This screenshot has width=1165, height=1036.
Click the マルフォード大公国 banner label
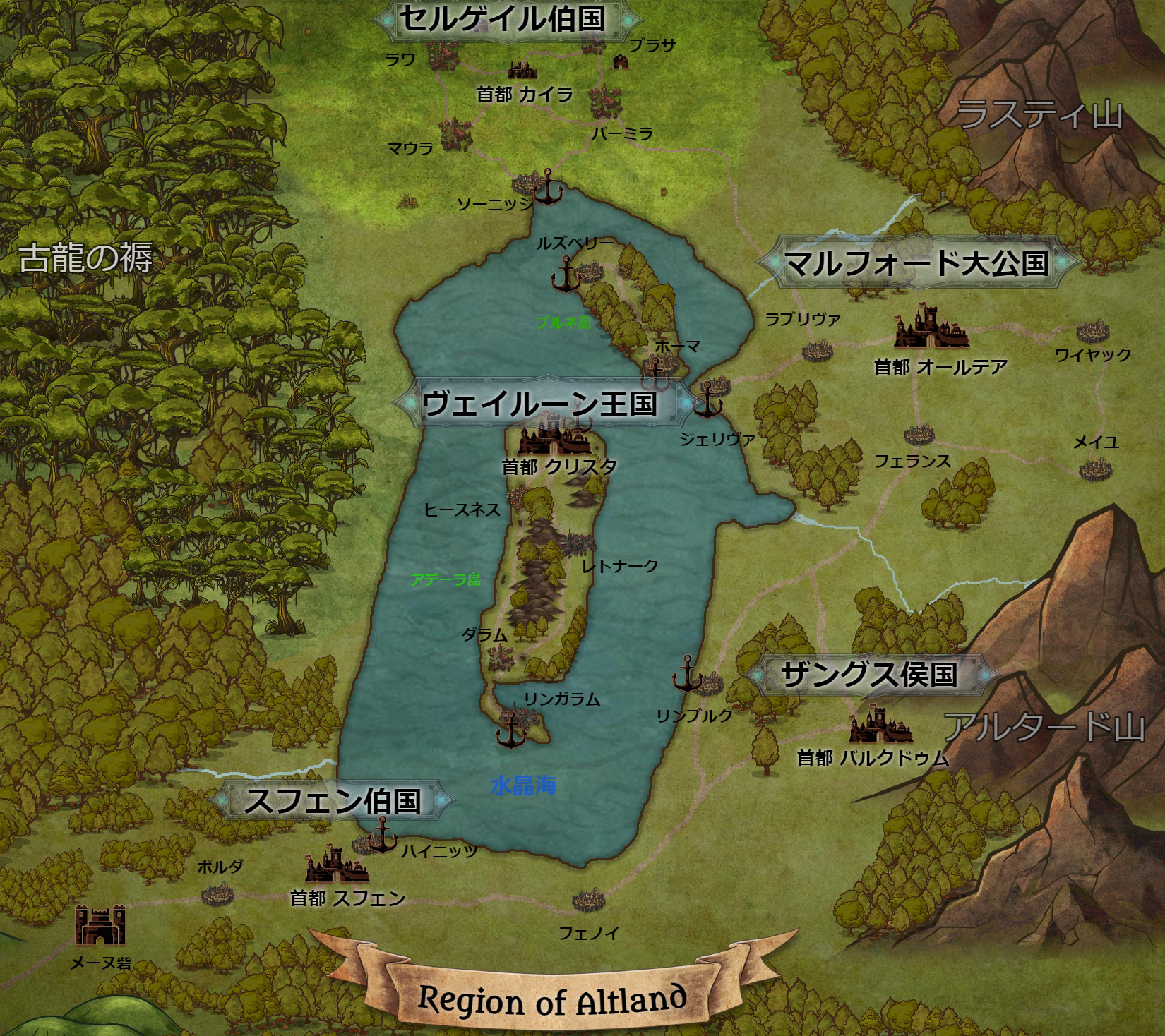point(916,263)
